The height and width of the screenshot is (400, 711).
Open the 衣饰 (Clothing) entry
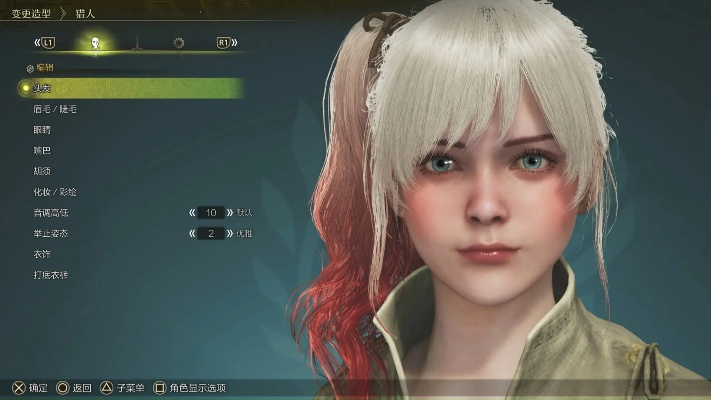pyautogui.click(x=41, y=254)
